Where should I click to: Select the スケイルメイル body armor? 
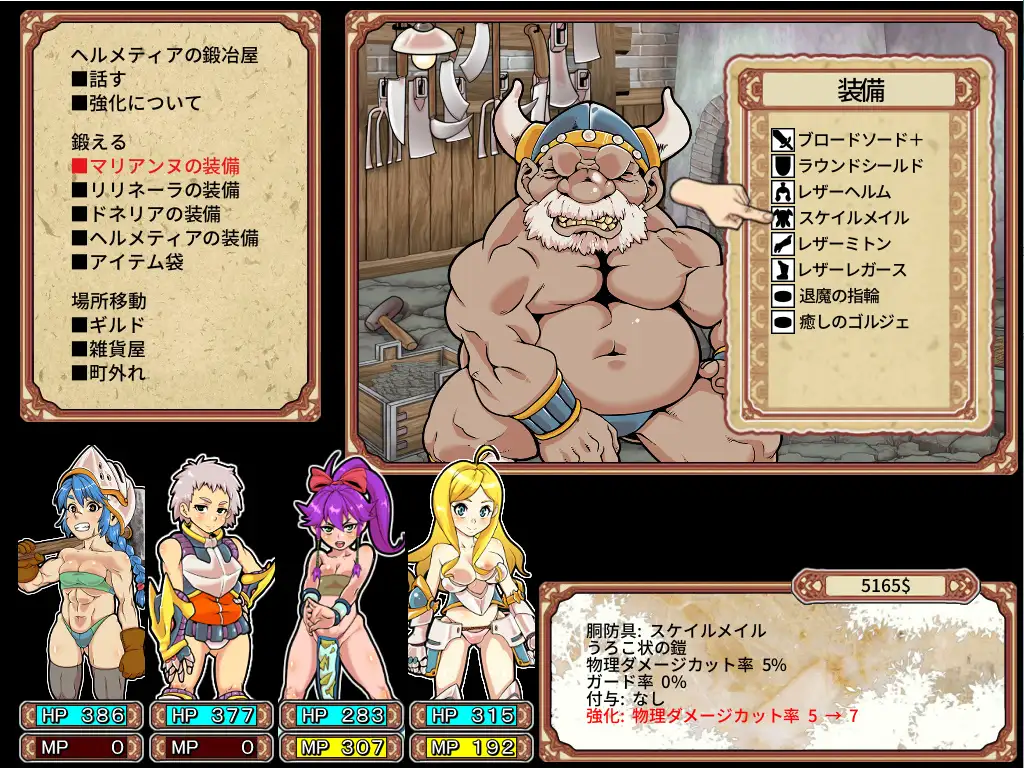853,218
